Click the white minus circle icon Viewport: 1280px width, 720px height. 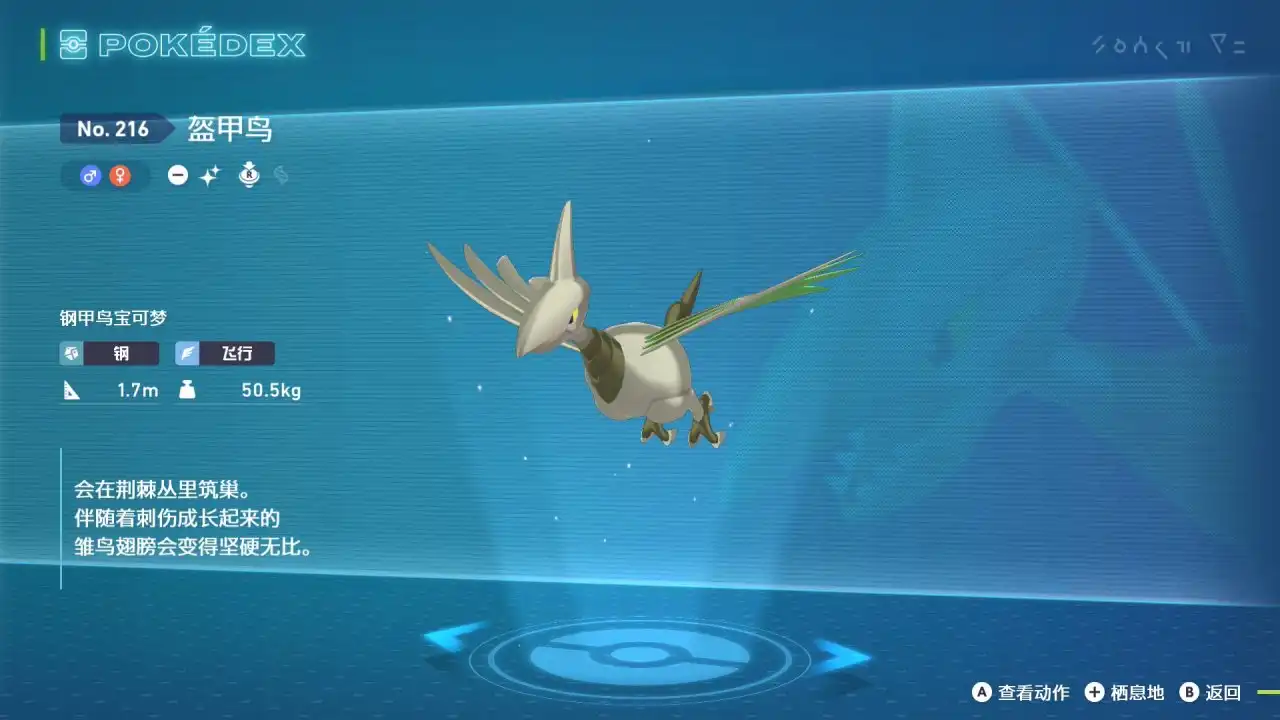pyautogui.click(x=178, y=176)
